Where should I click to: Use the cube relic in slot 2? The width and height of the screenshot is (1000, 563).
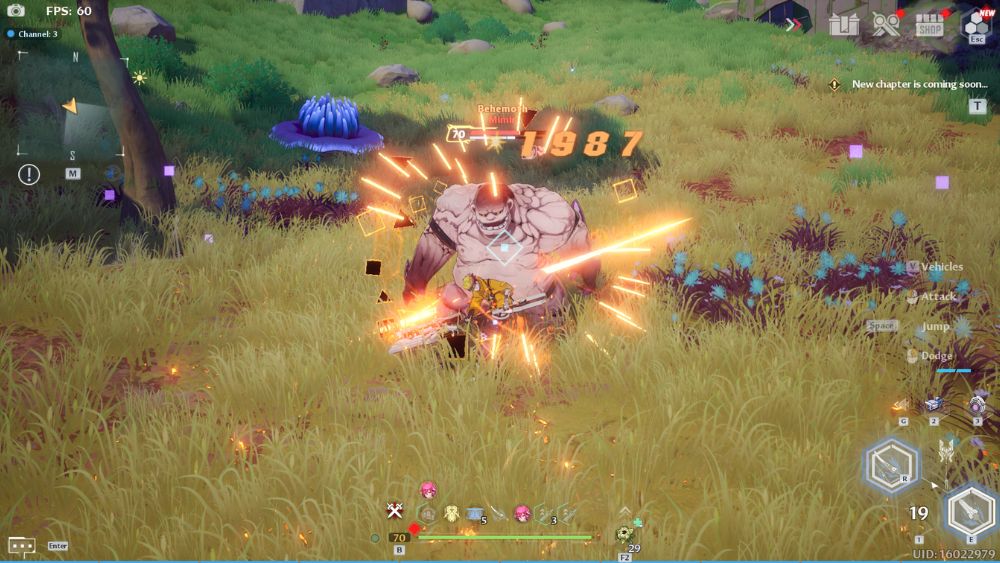935,404
